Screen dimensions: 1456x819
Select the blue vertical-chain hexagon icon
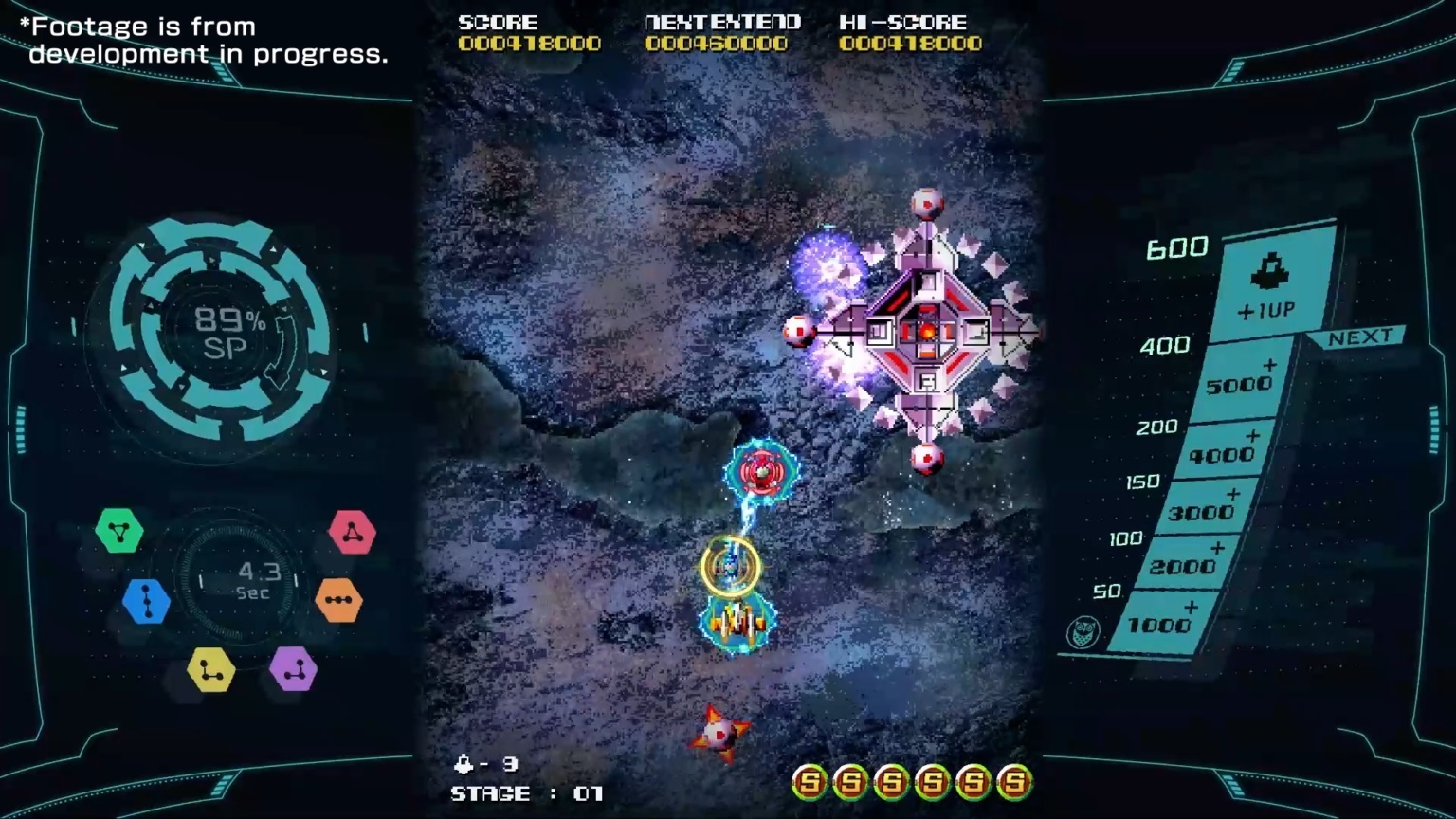[x=145, y=603]
